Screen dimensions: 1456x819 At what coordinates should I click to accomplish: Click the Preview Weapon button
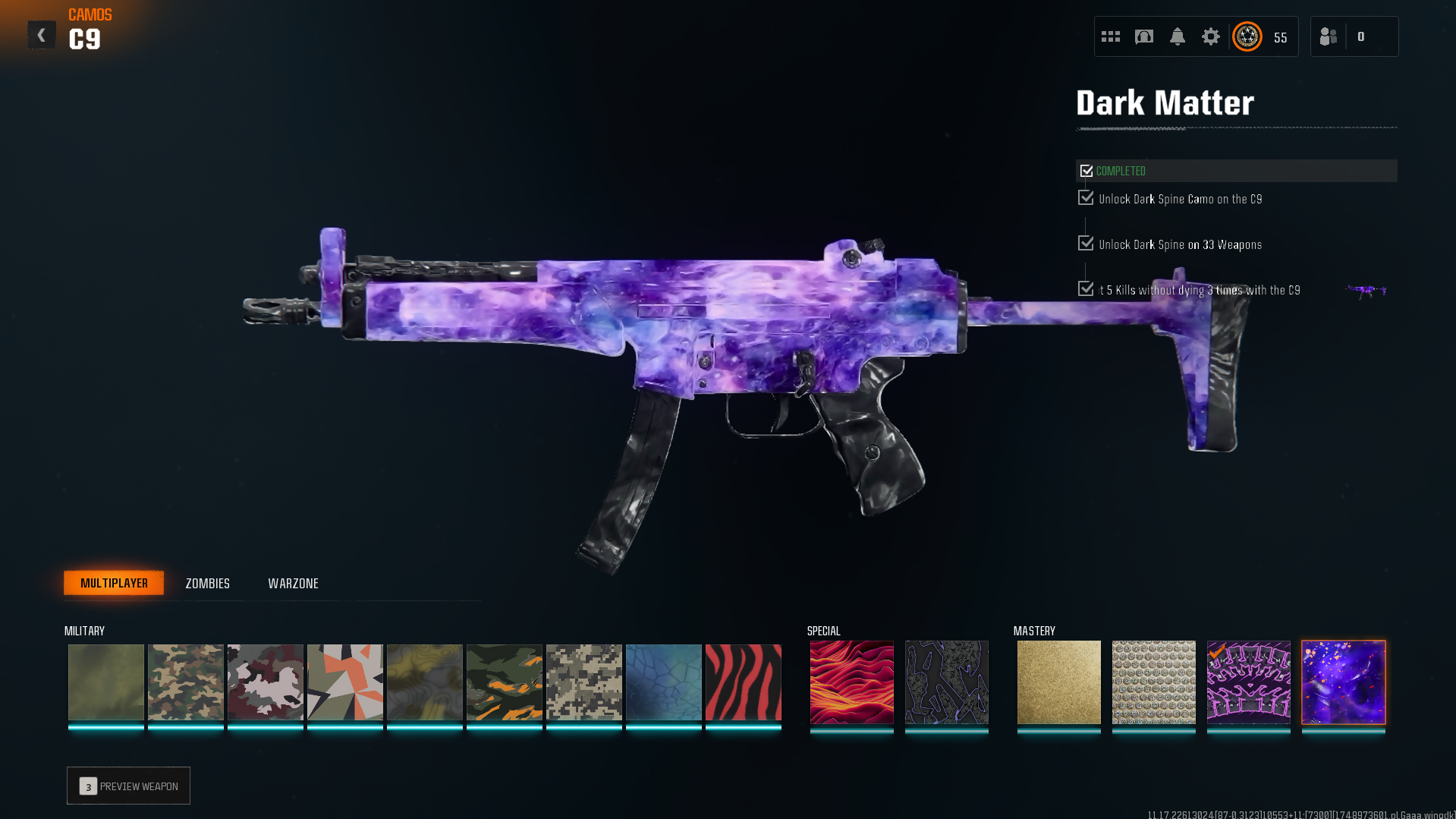pos(128,786)
